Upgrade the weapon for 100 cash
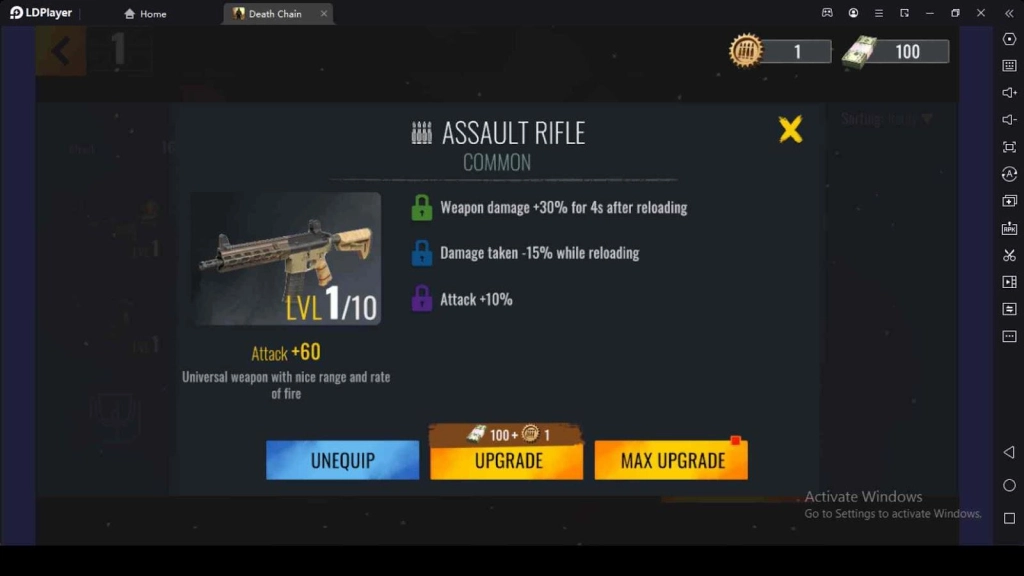Image resolution: width=1024 pixels, height=576 pixels. (507, 460)
